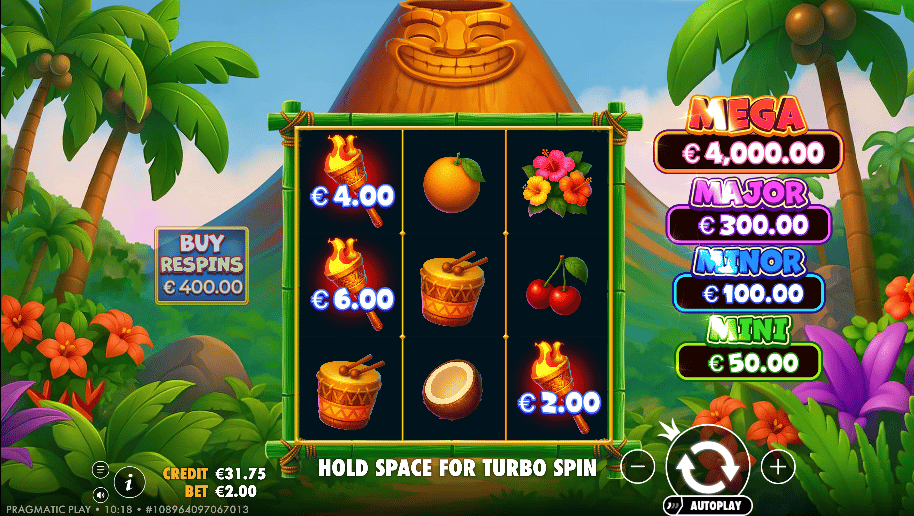Click the Buy Respins €400.00 button
Image resolution: width=914 pixels, height=516 pixels.
click(201, 266)
